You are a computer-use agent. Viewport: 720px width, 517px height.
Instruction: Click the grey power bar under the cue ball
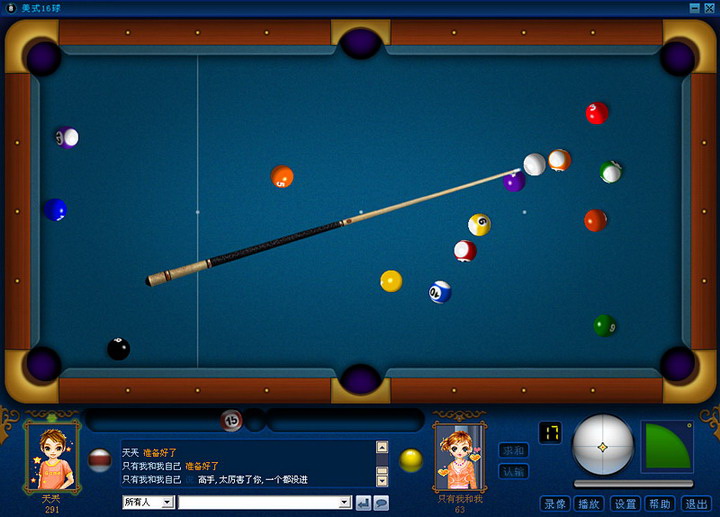tap(631, 484)
